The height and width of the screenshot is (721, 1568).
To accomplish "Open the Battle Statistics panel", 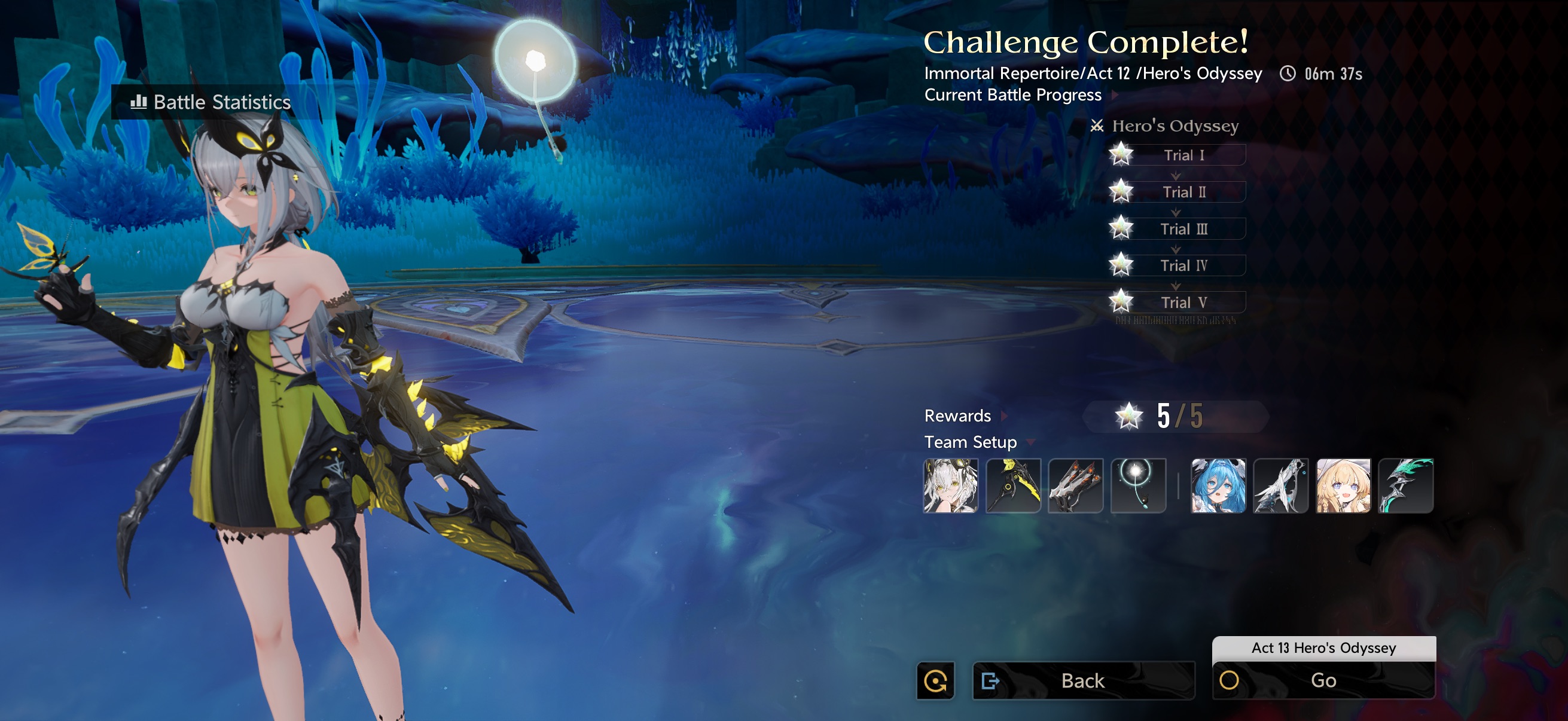I will [x=211, y=102].
